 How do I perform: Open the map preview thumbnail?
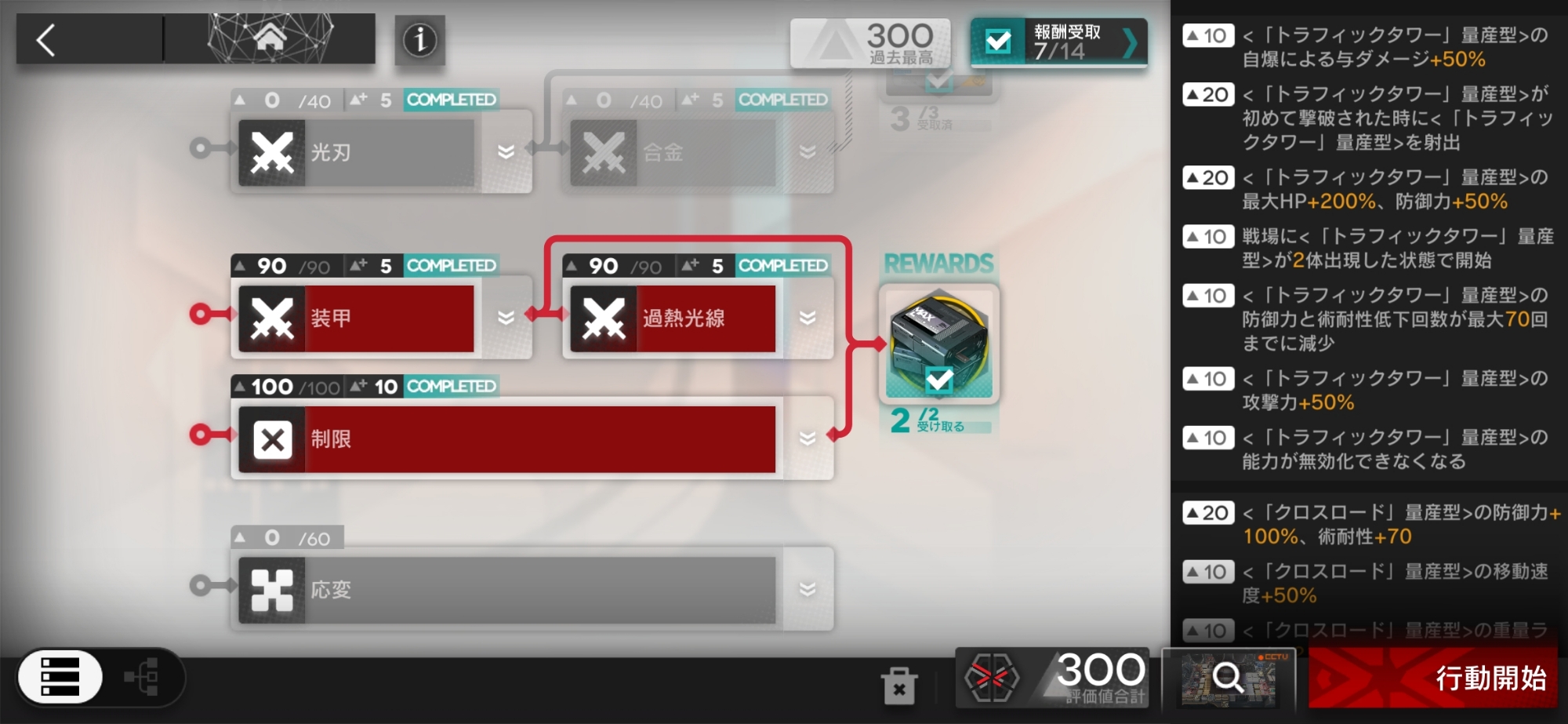(1228, 678)
